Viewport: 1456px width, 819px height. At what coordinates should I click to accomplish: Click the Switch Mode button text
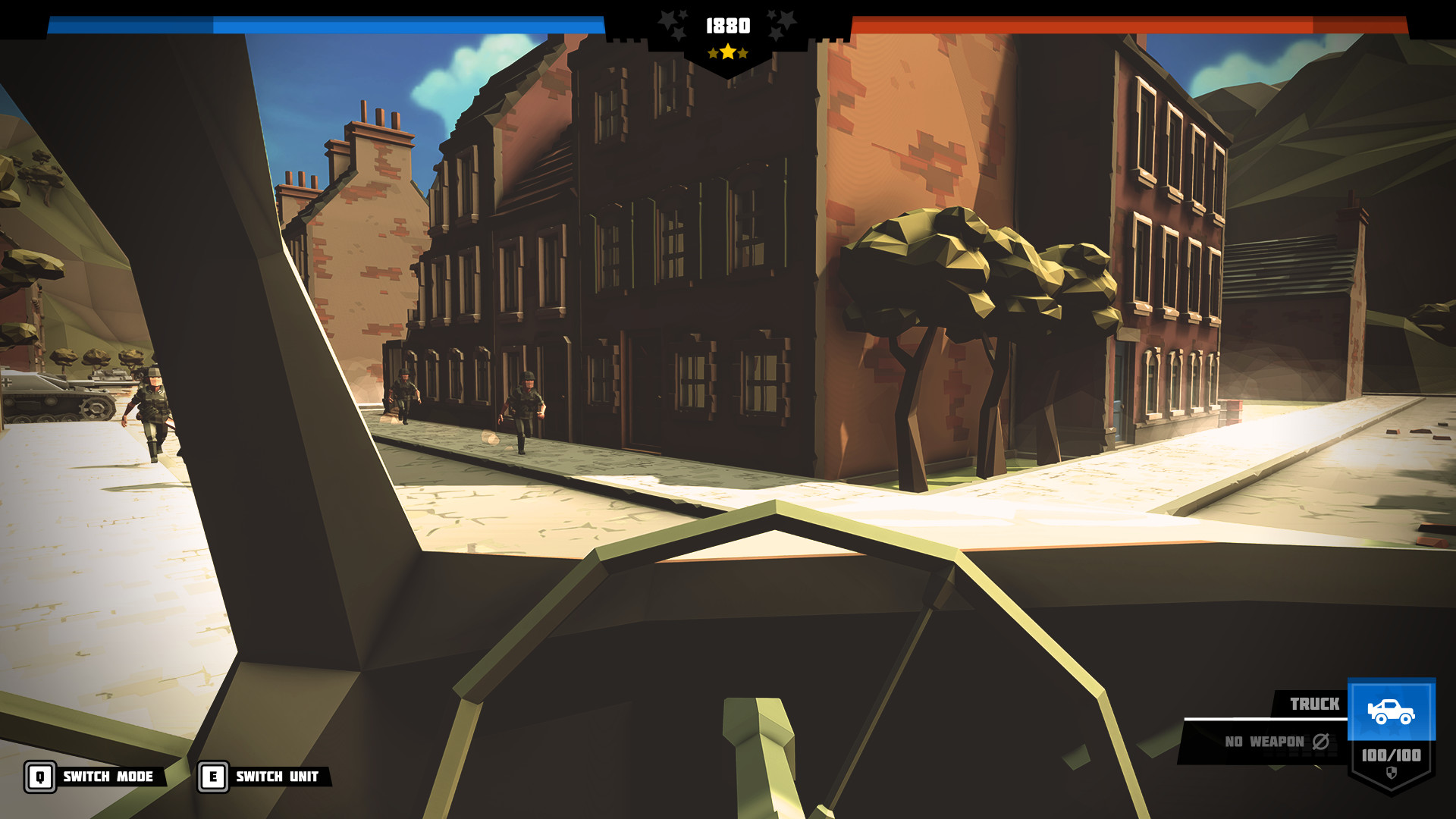point(108,777)
